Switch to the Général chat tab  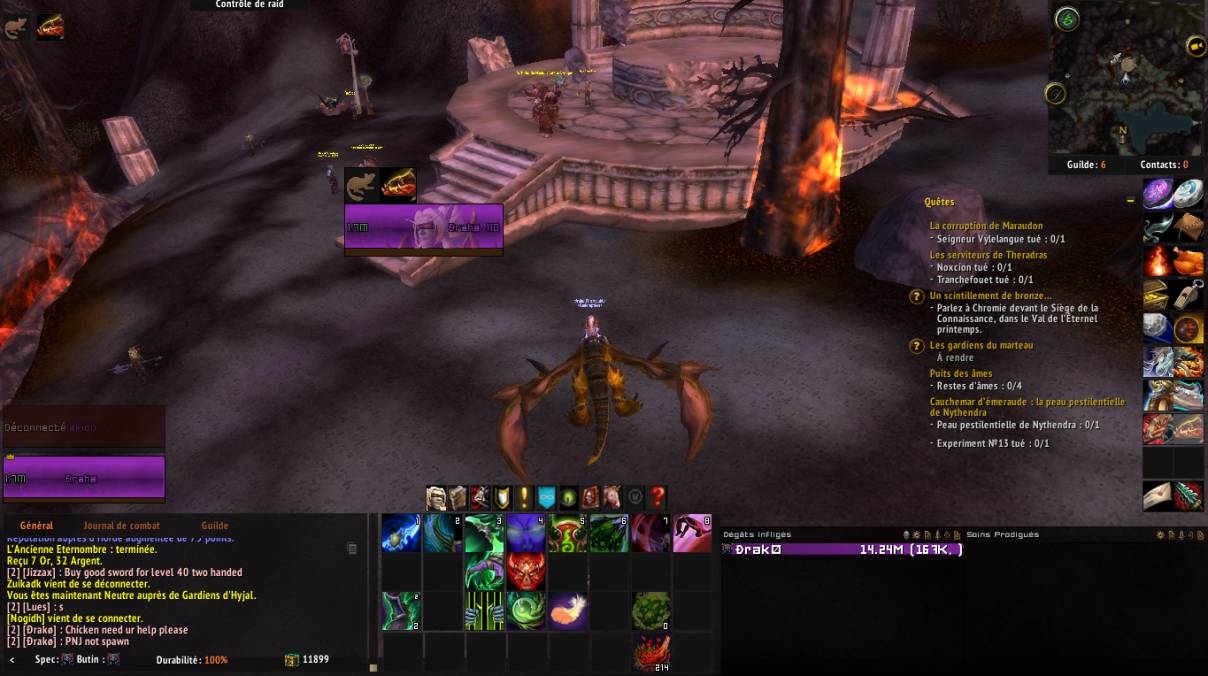click(x=37, y=525)
